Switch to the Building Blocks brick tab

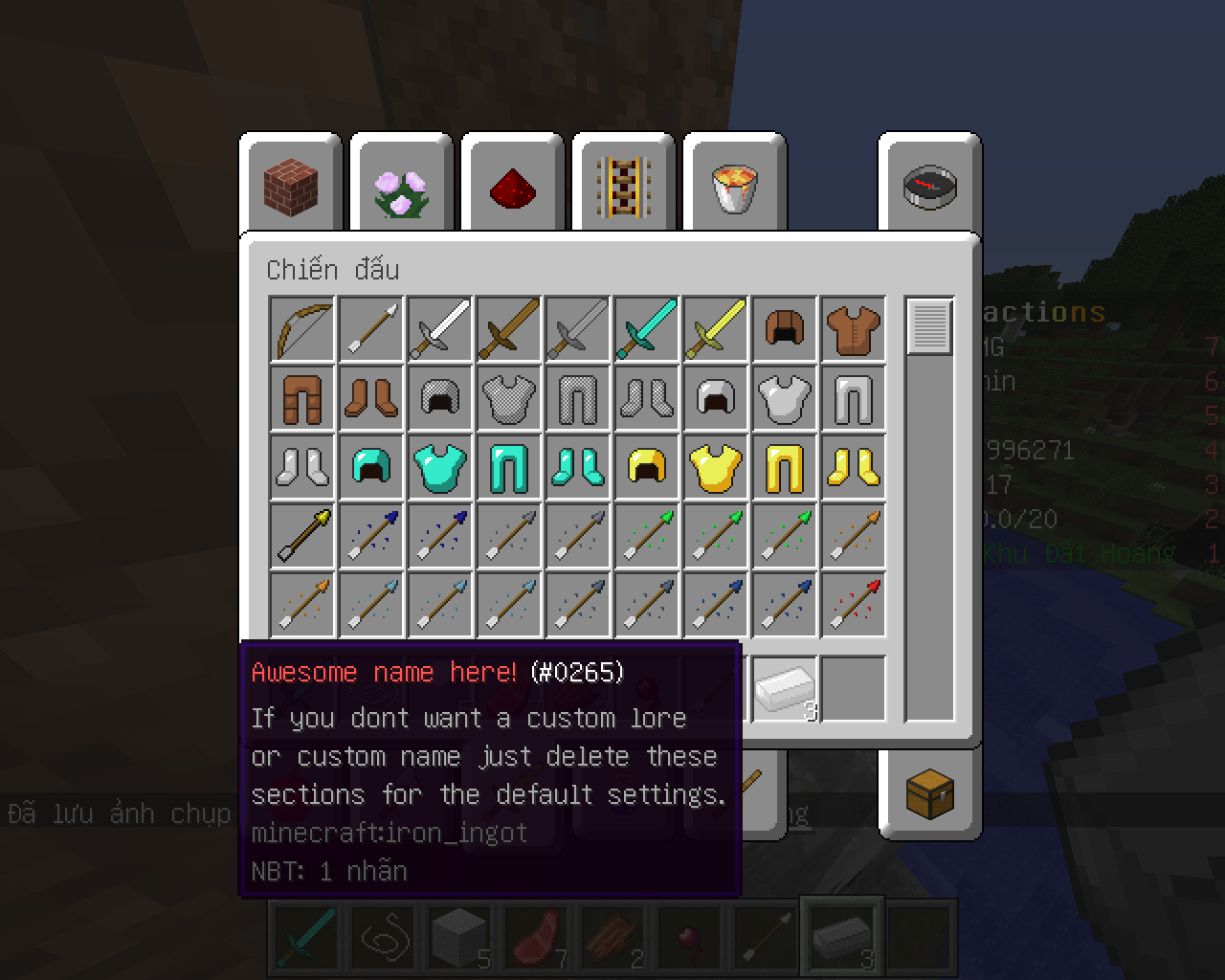coord(291,186)
